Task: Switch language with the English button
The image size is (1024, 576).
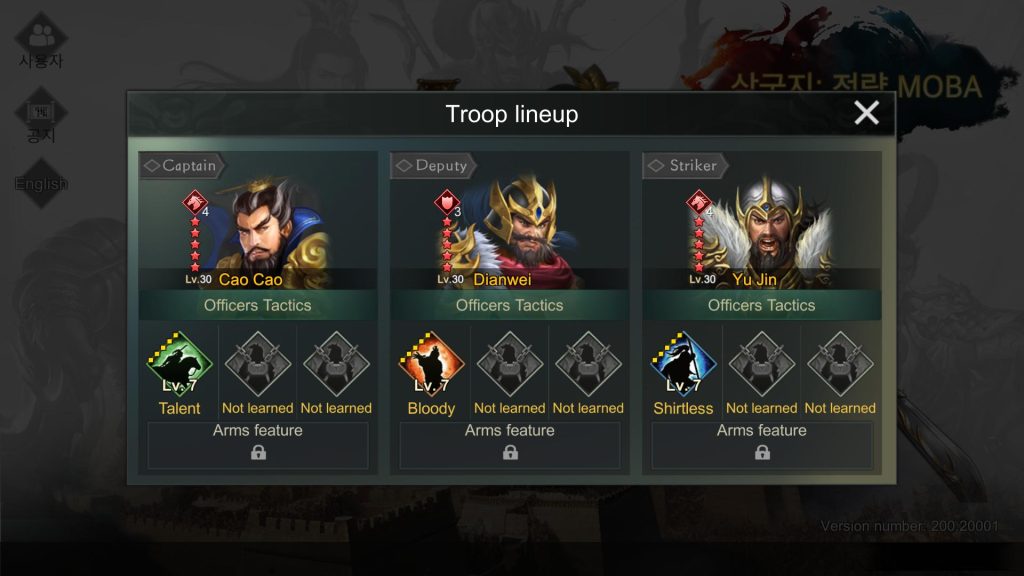Action: coord(41,183)
